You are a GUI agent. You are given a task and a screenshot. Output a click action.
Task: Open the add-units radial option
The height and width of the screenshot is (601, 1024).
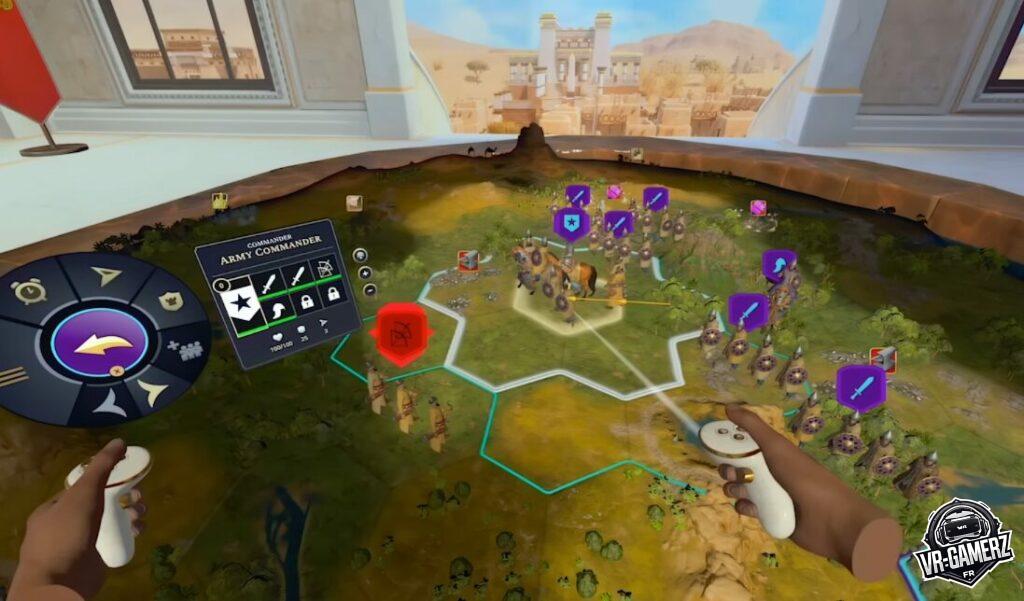(x=185, y=349)
